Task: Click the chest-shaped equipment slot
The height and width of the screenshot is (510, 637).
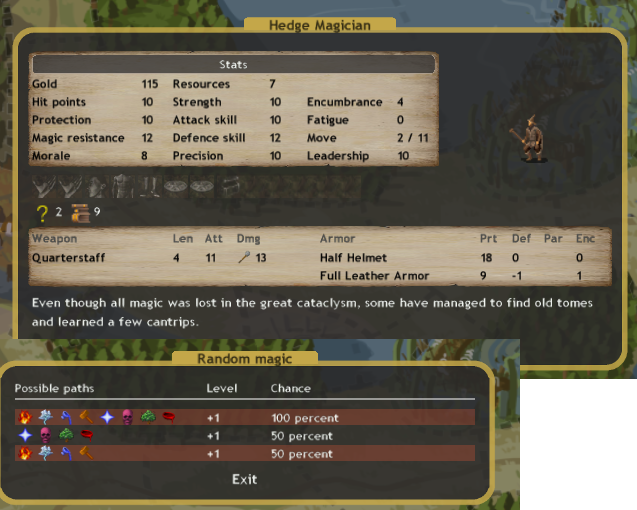Action: point(231,186)
